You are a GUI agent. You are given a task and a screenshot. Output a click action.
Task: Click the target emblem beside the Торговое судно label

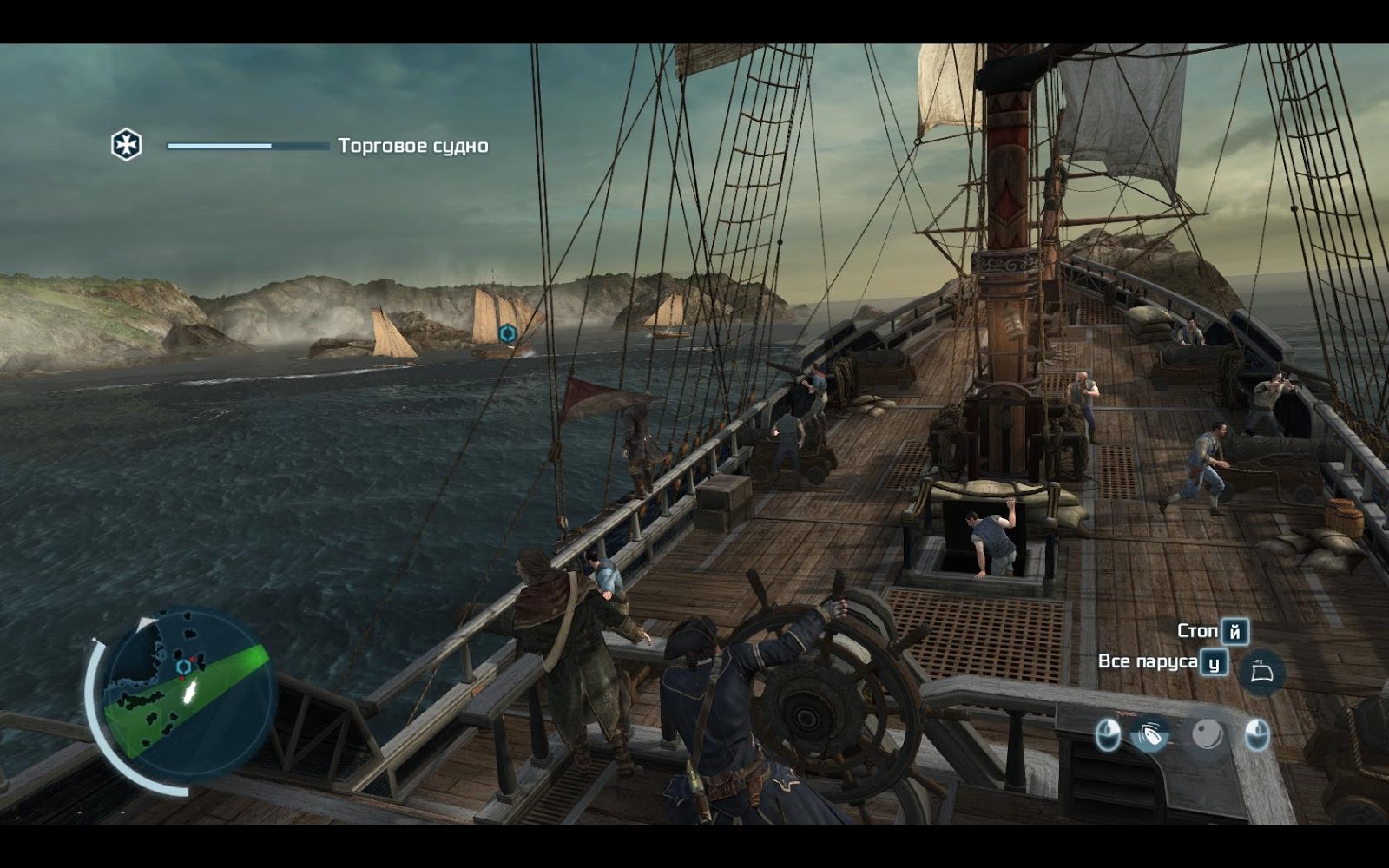(x=127, y=145)
